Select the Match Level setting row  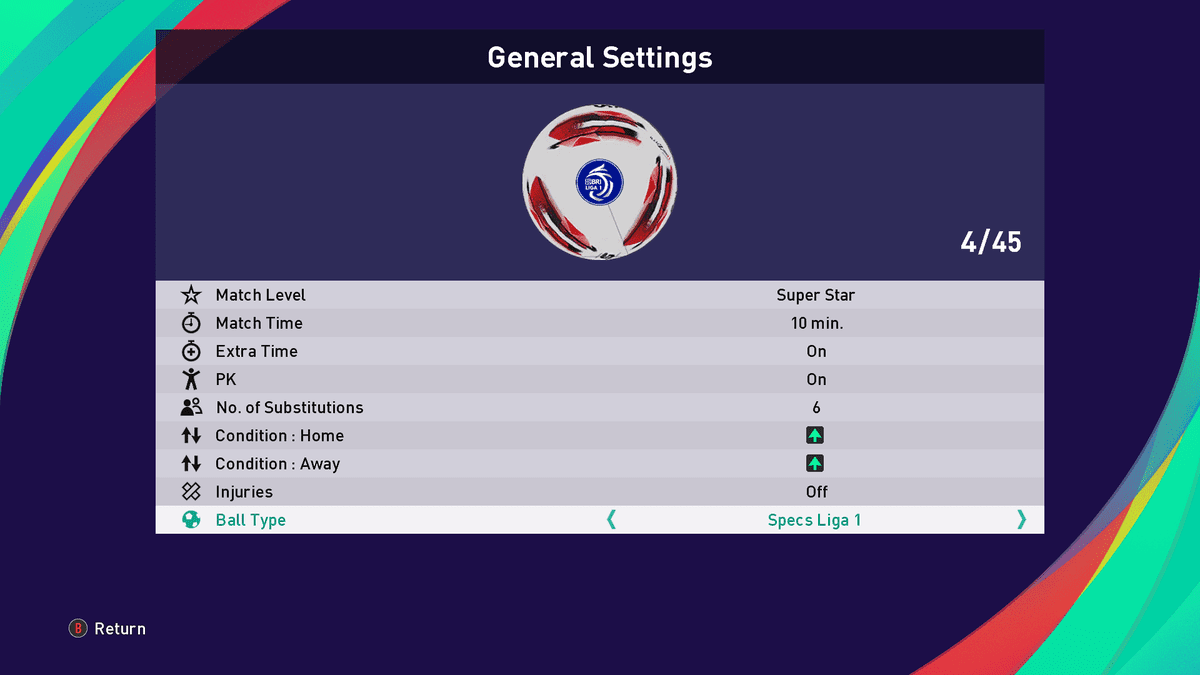(x=600, y=295)
